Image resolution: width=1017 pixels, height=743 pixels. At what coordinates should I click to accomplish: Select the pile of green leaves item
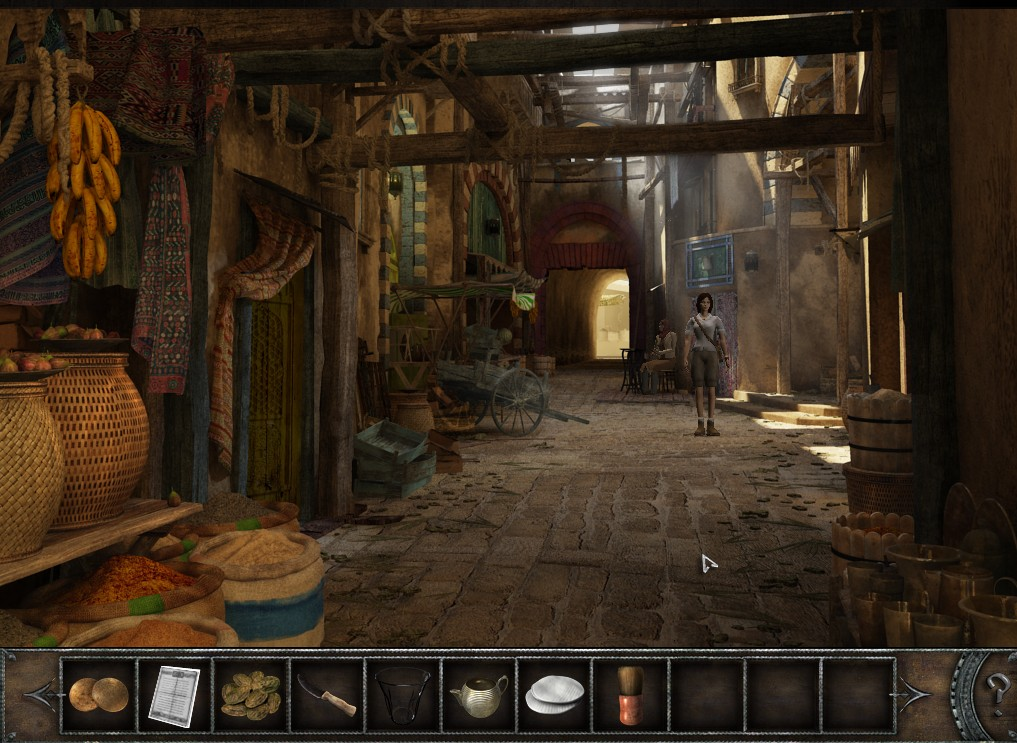(x=249, y=695)
